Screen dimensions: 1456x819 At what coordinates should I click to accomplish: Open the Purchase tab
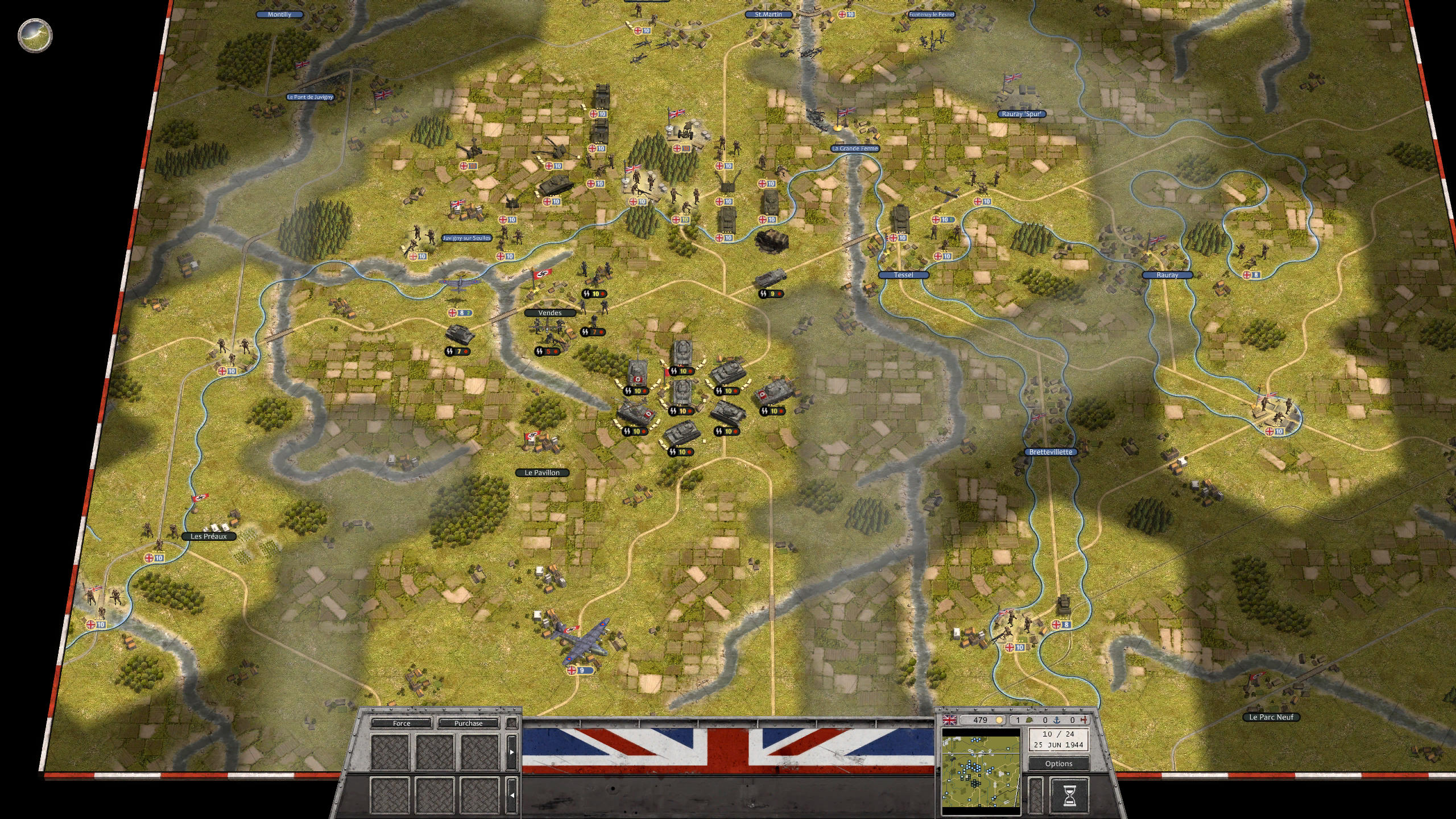point(468,723)
